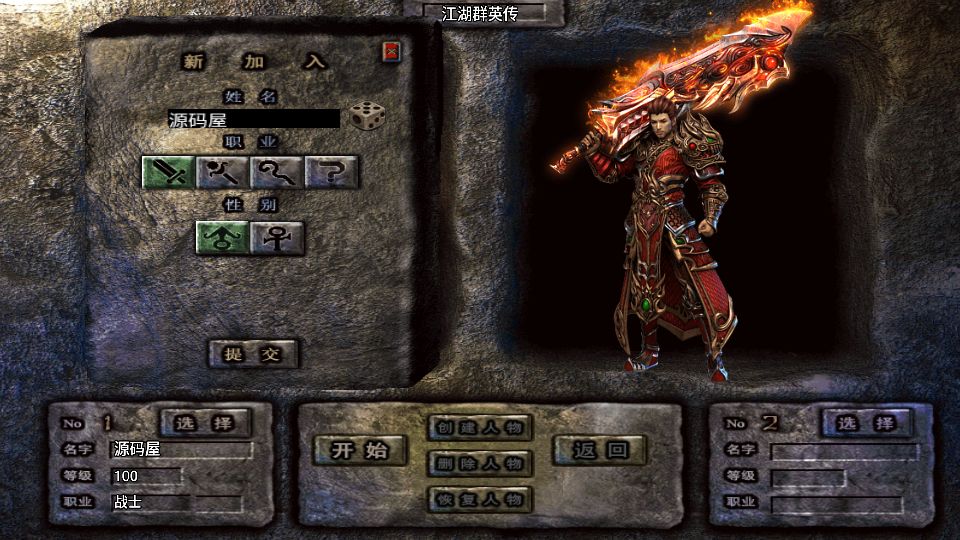Start the game with 开始
The height and width of the screenshot is (540, 960).
click(361, 450)
